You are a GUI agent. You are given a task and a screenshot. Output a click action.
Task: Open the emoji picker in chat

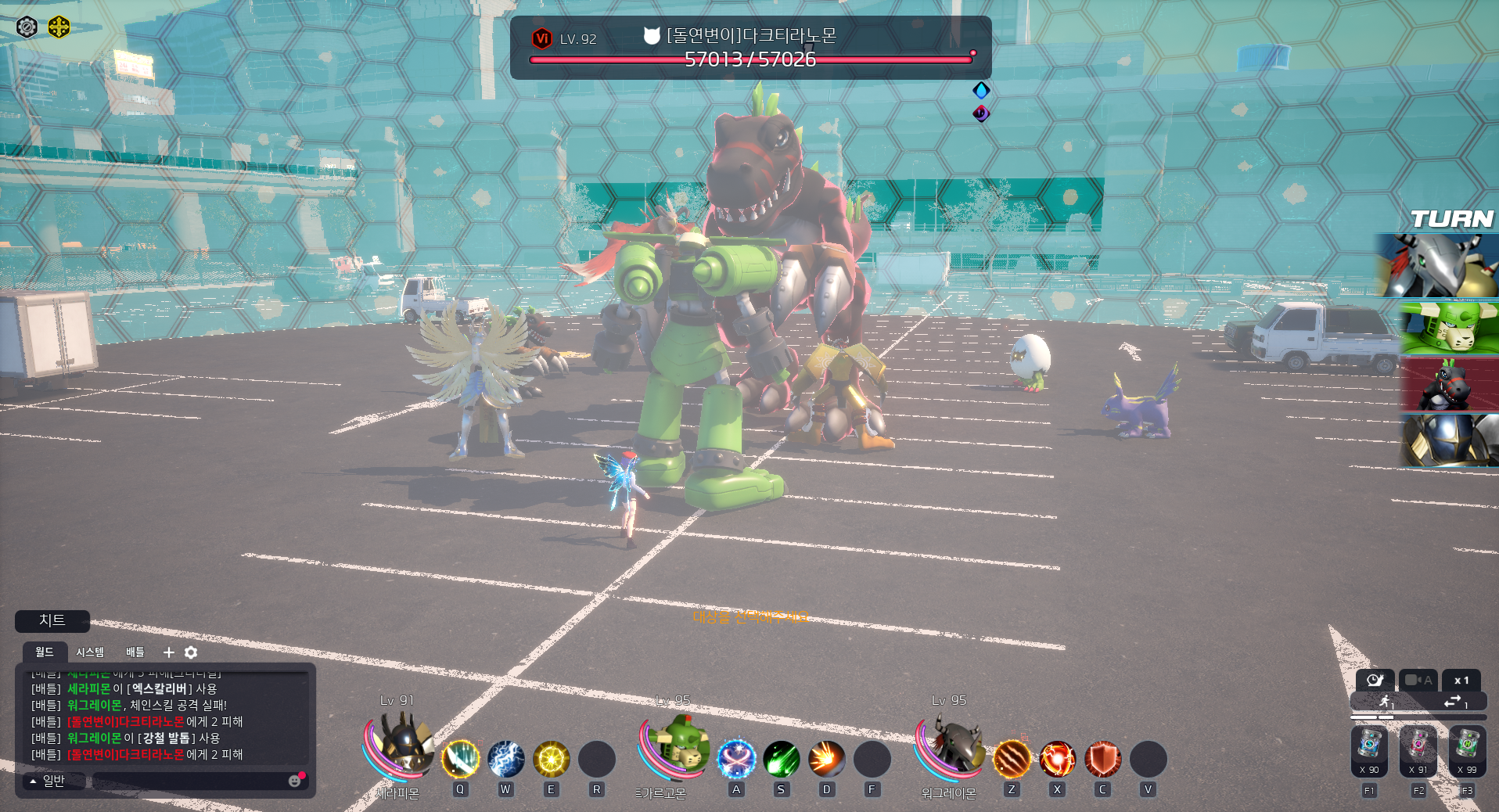click(x=295, y=781)
